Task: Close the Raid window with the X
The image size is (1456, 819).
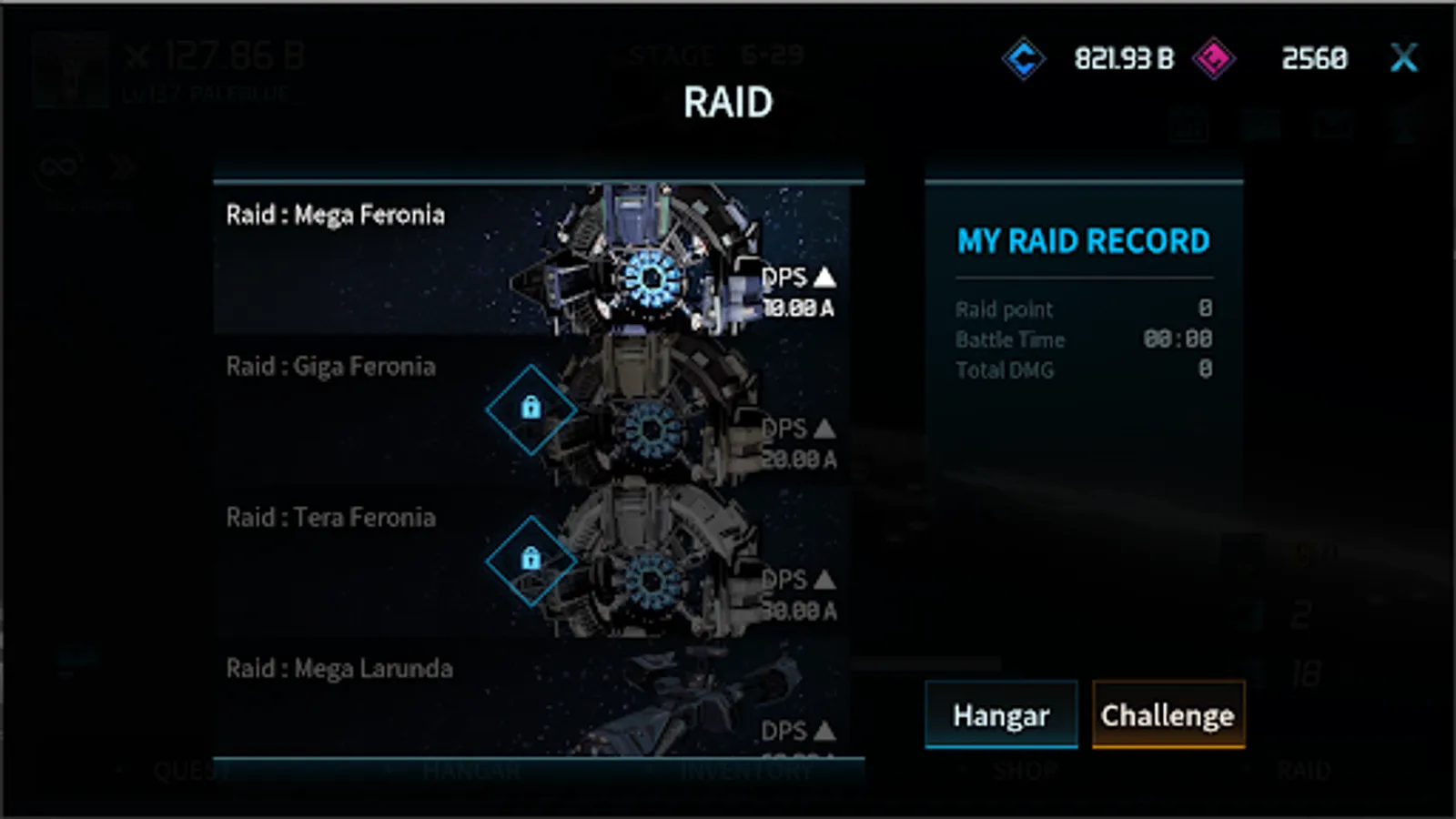Action: [1404, 58]
